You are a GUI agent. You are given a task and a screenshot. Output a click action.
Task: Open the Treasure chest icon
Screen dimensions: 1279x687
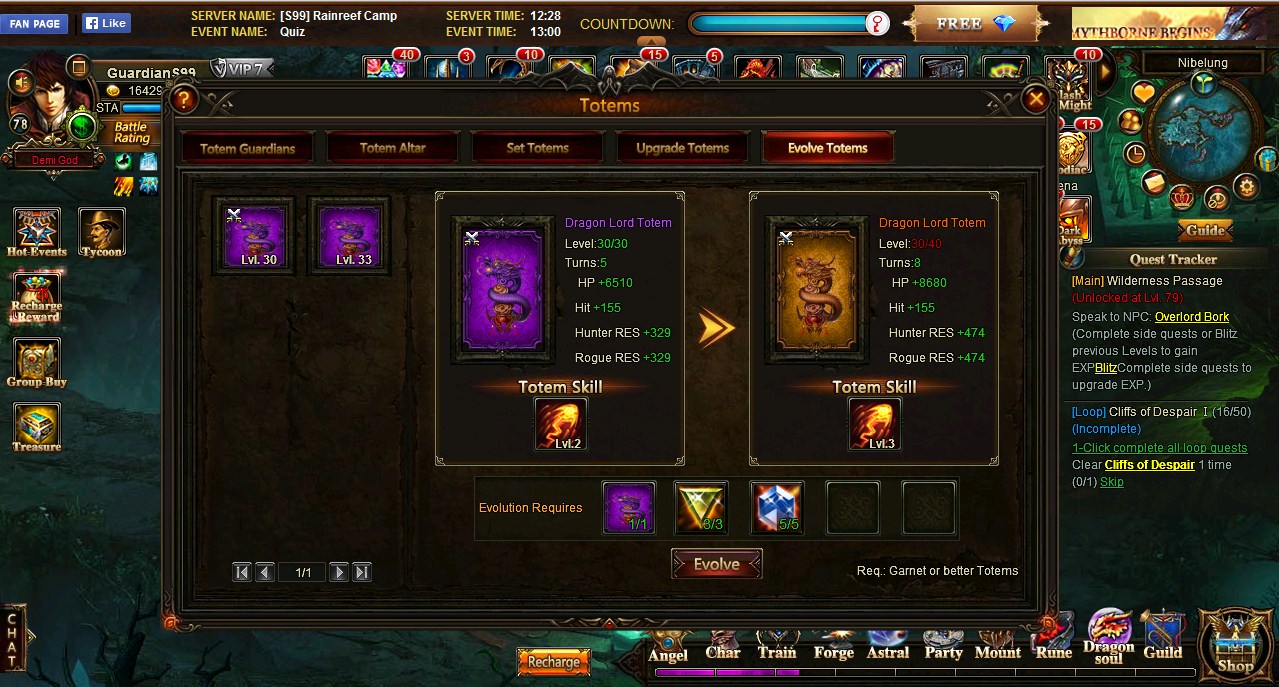click(37, 428)
